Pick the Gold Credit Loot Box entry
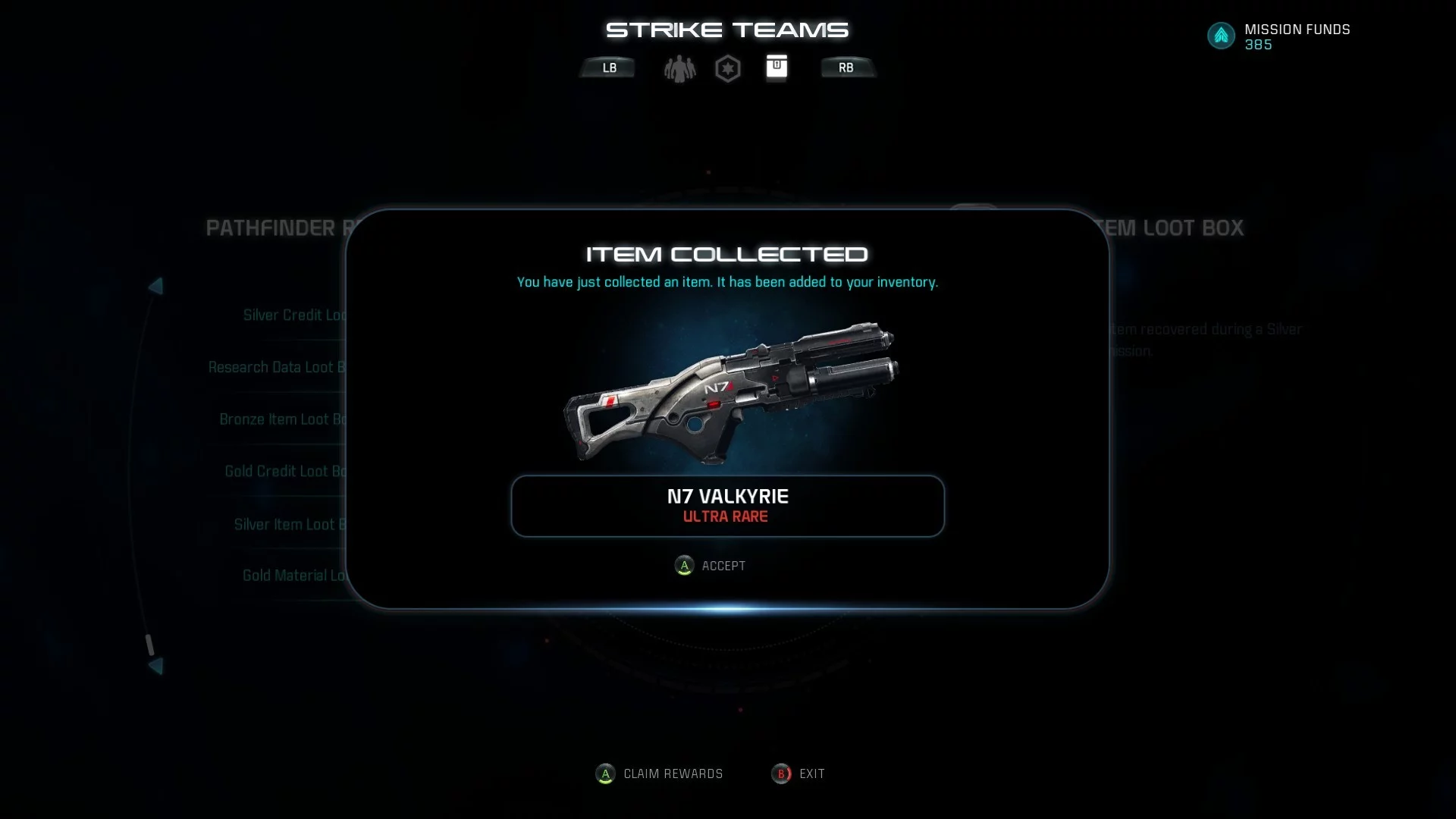 point(285,472)
